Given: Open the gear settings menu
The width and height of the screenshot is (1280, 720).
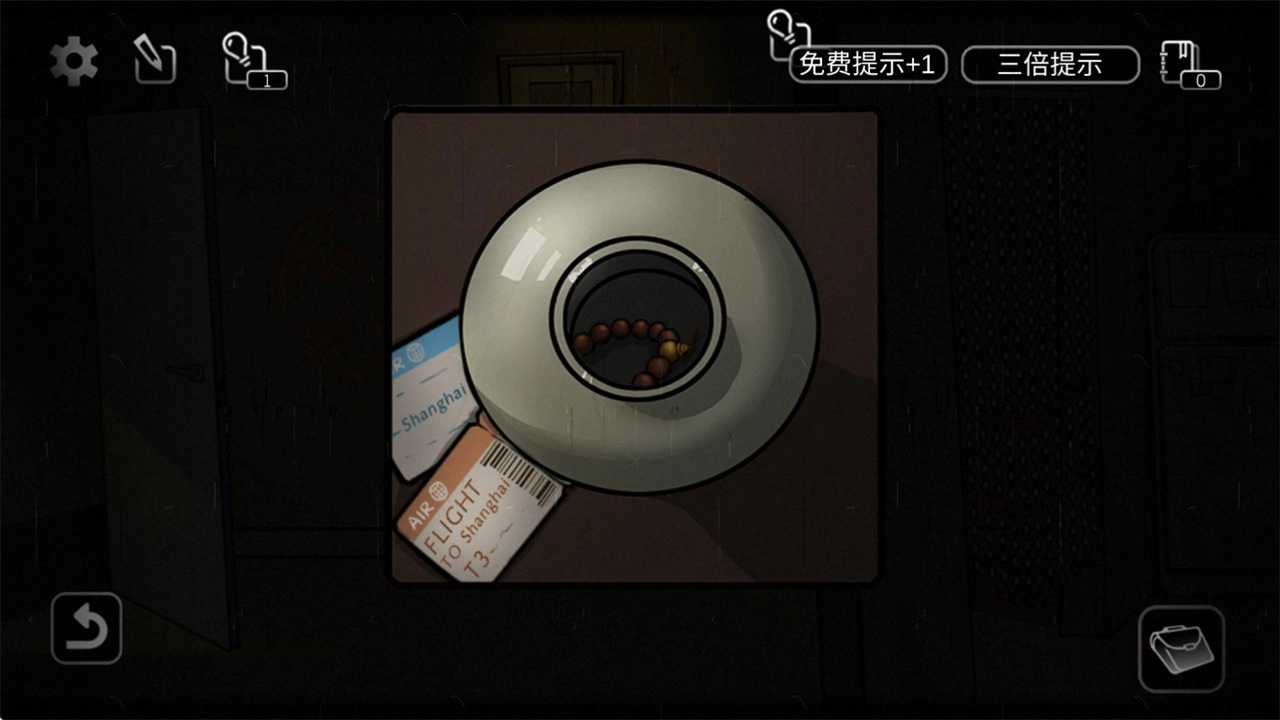Looking at the screenshot, I should point(74,62).
